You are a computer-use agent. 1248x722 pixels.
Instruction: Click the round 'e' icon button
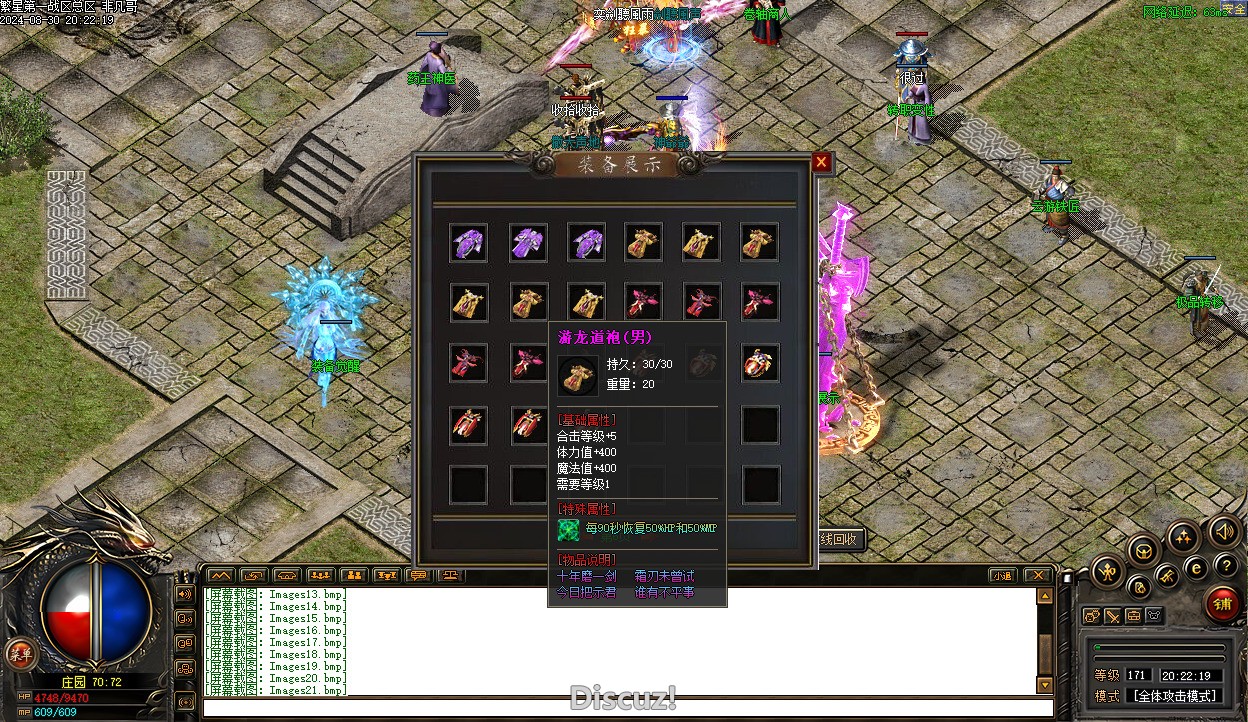[1196, 568]
